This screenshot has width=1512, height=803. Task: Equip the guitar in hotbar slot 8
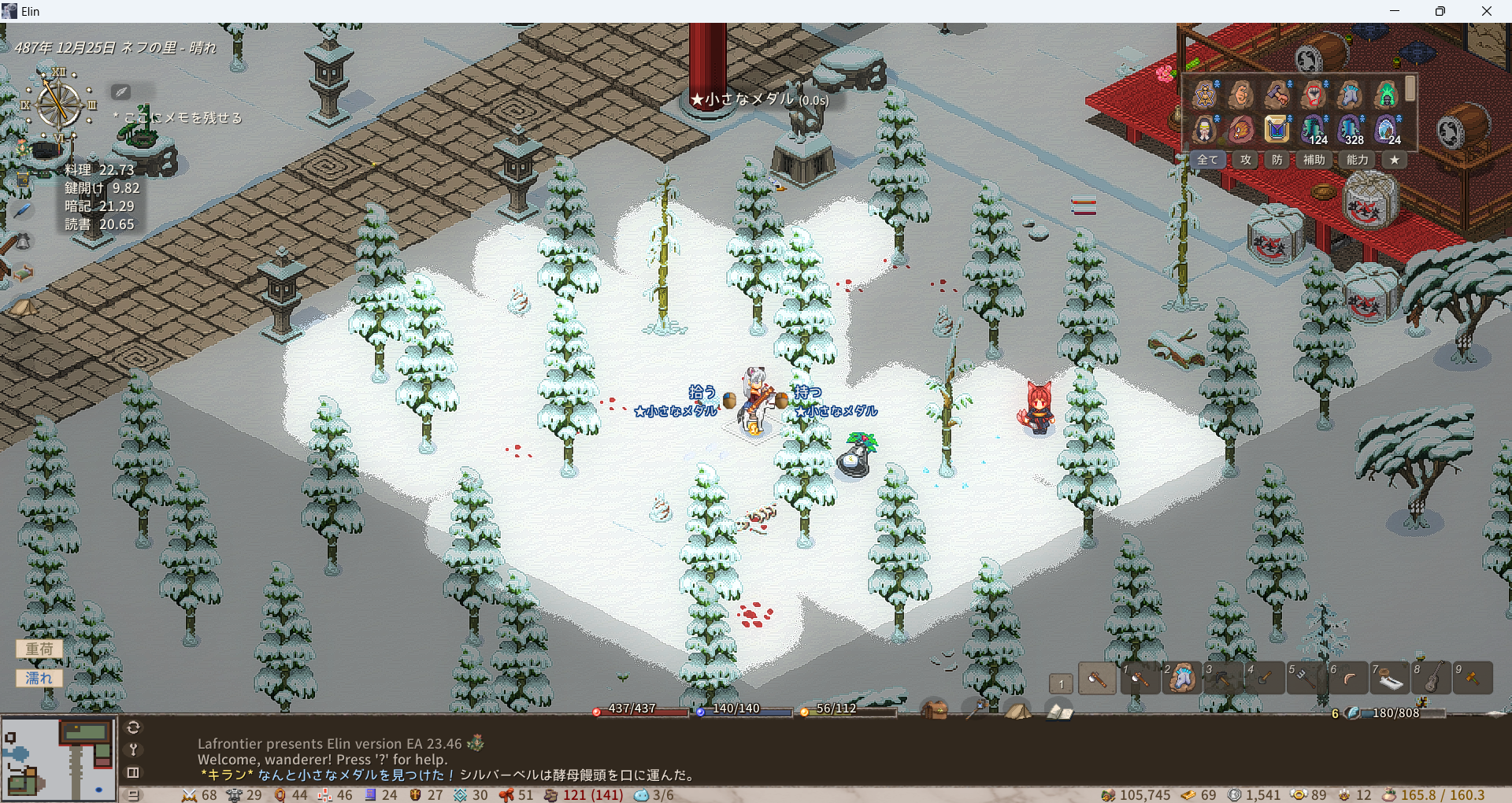click(1432, 678)
